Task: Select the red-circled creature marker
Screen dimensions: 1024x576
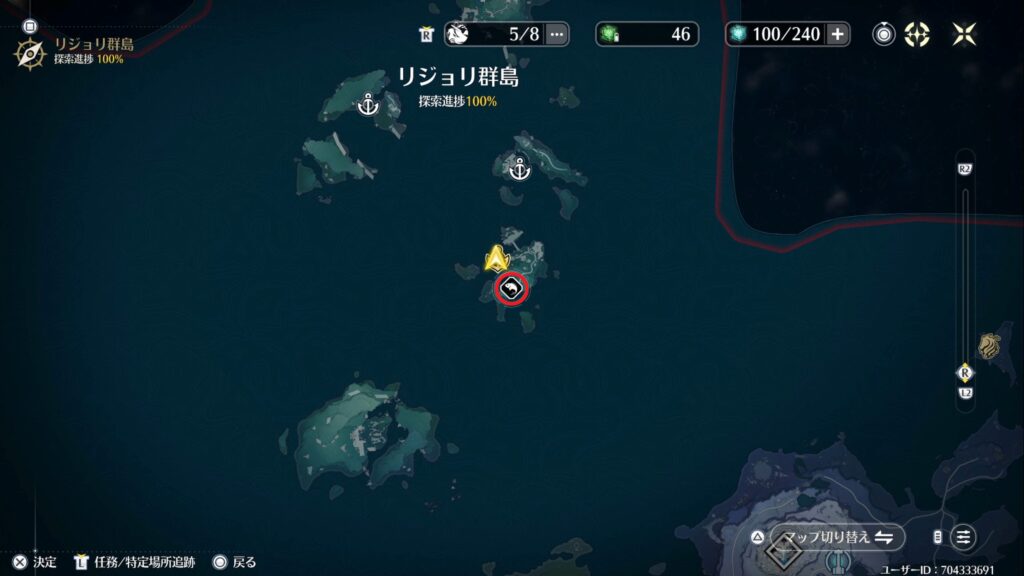Action: click(512, 290)
